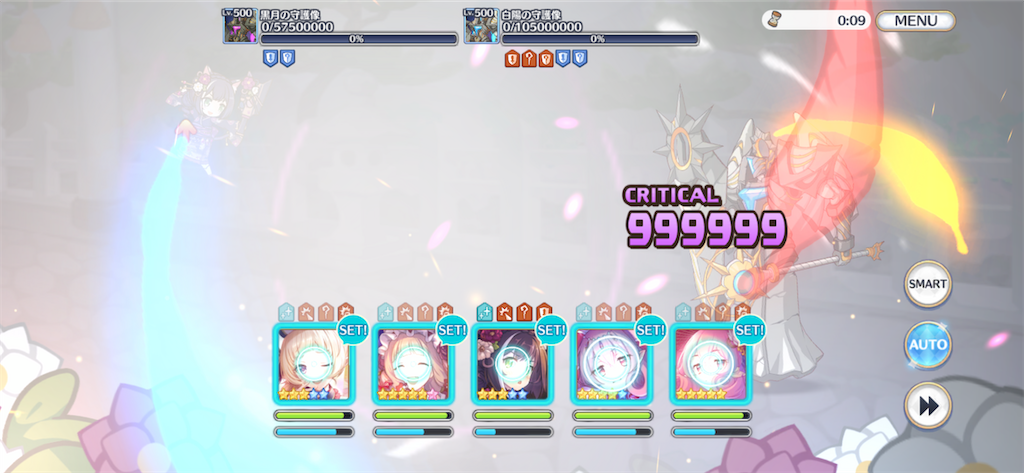Screen dimensions: 1024x473
Task: Toggle AUTO battle mode
Action: pos(927,345)
